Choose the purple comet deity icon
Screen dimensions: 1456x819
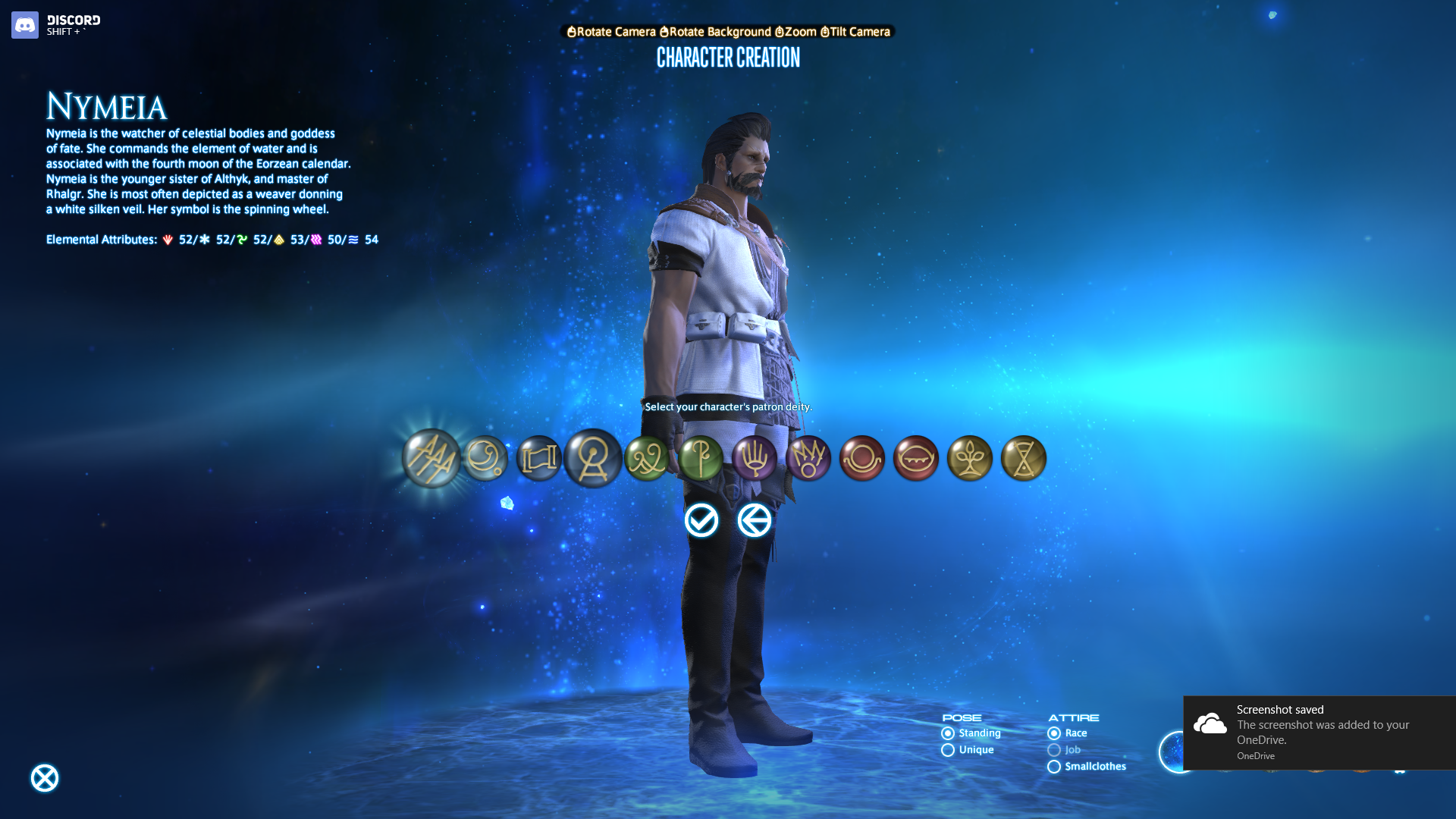click(x=808, y=458)
